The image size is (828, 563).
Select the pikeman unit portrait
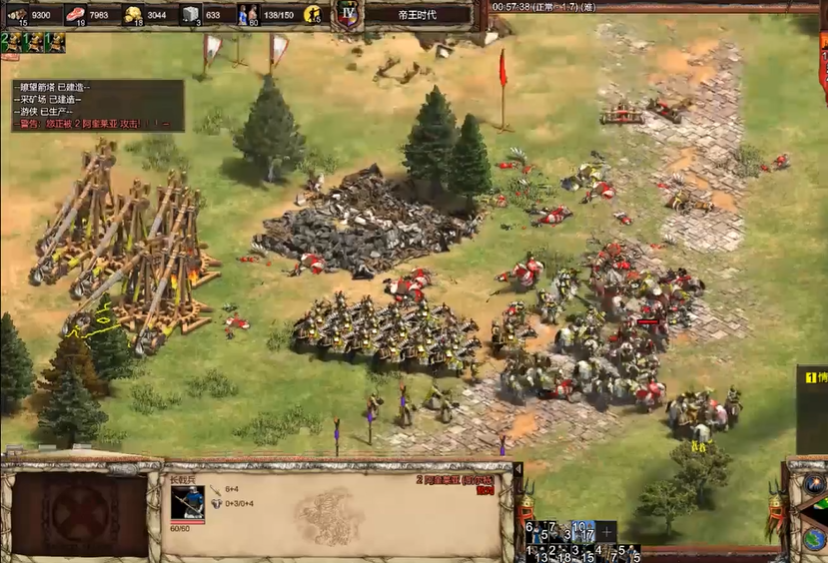(x=187, y=503)
